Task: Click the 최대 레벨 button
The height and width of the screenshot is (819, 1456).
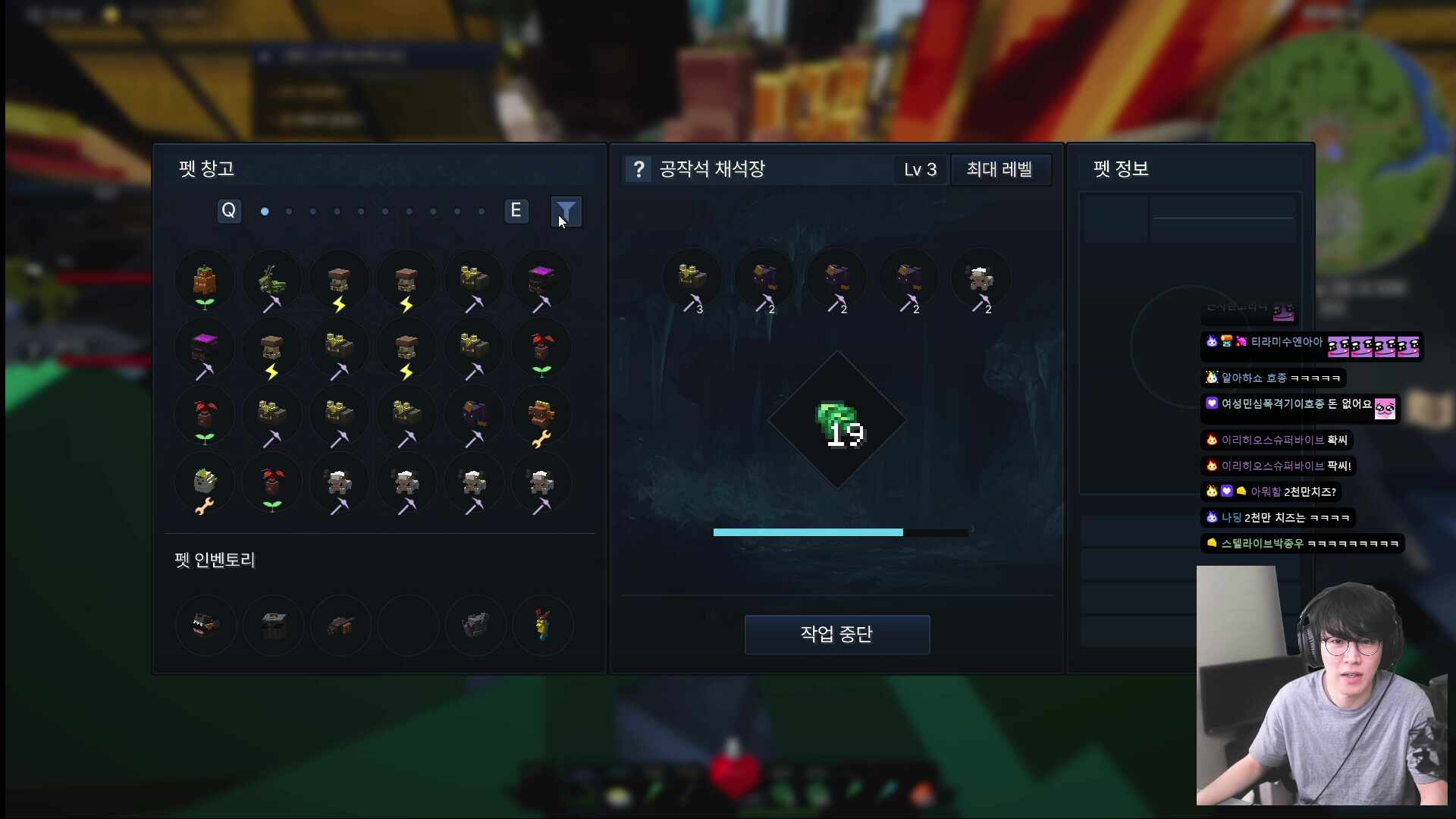Action: (x=999, y=170)
